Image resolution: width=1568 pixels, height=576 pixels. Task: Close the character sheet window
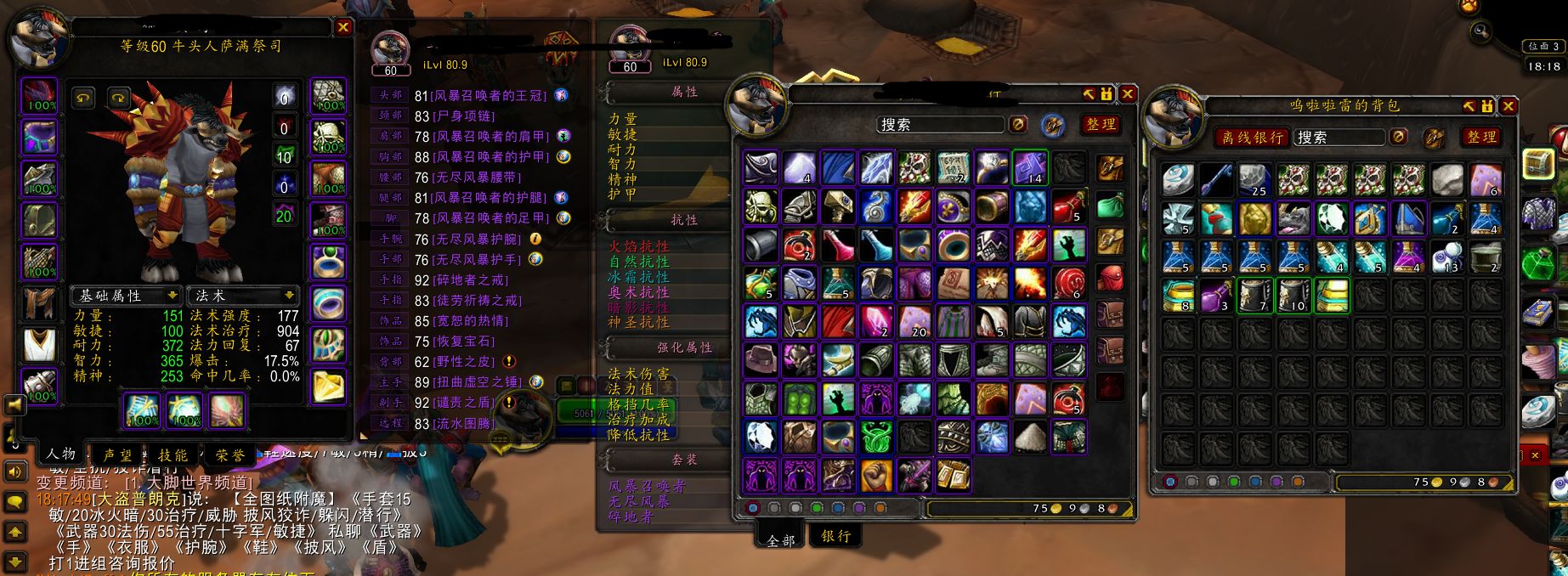[x=343, y=27]
